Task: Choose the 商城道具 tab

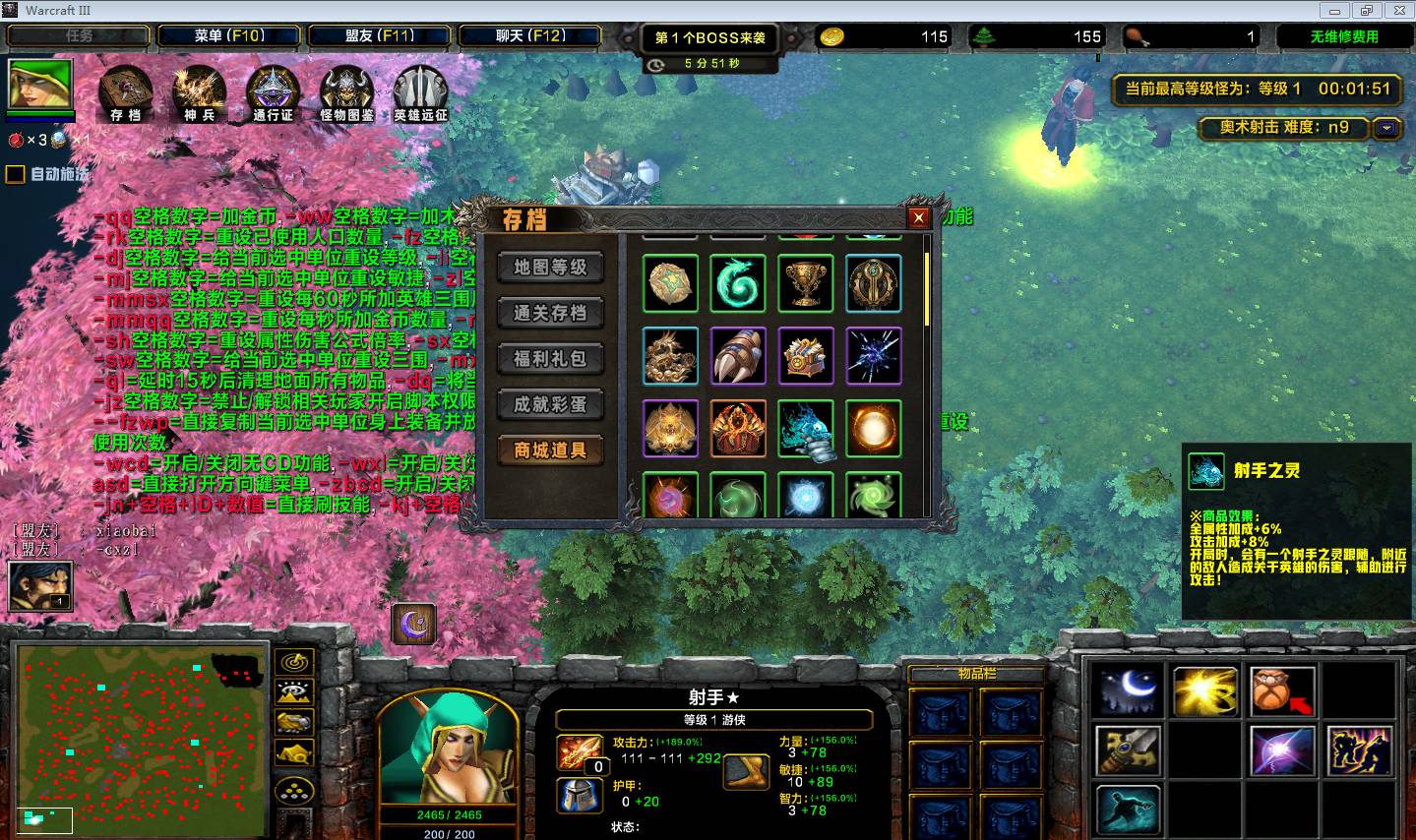Action: [550, 450]
